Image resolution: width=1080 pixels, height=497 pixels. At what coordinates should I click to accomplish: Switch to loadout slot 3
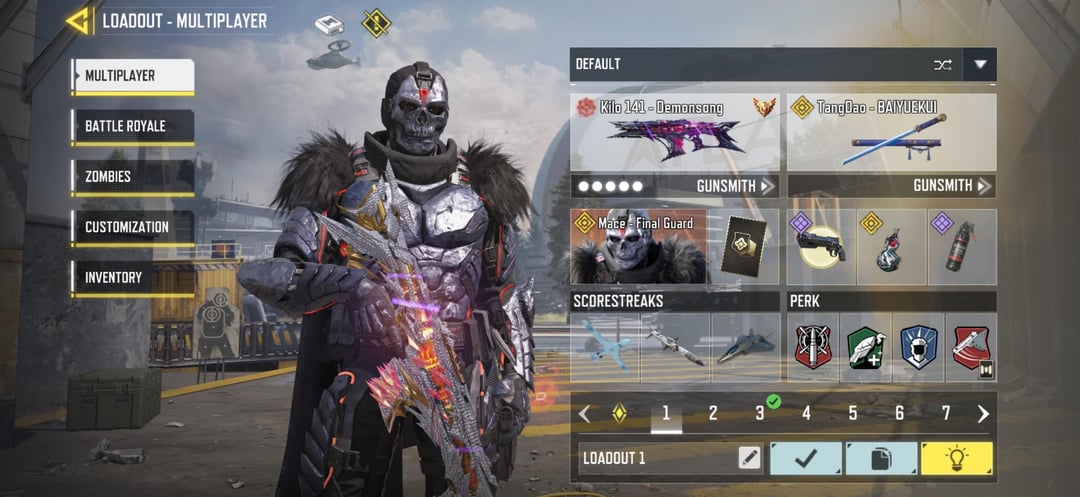[760, 413]
